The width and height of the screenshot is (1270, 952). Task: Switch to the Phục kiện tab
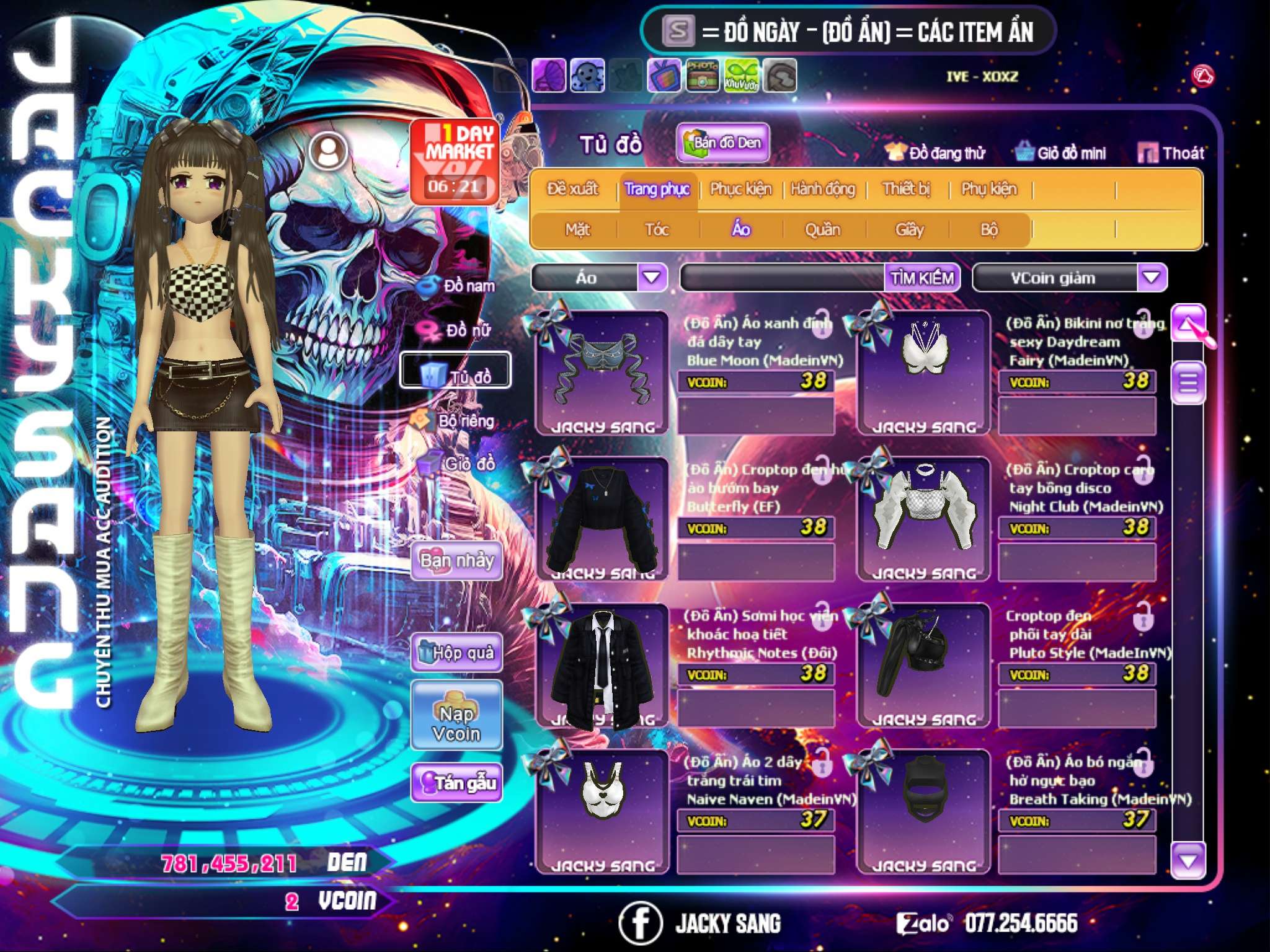[740, 189]
